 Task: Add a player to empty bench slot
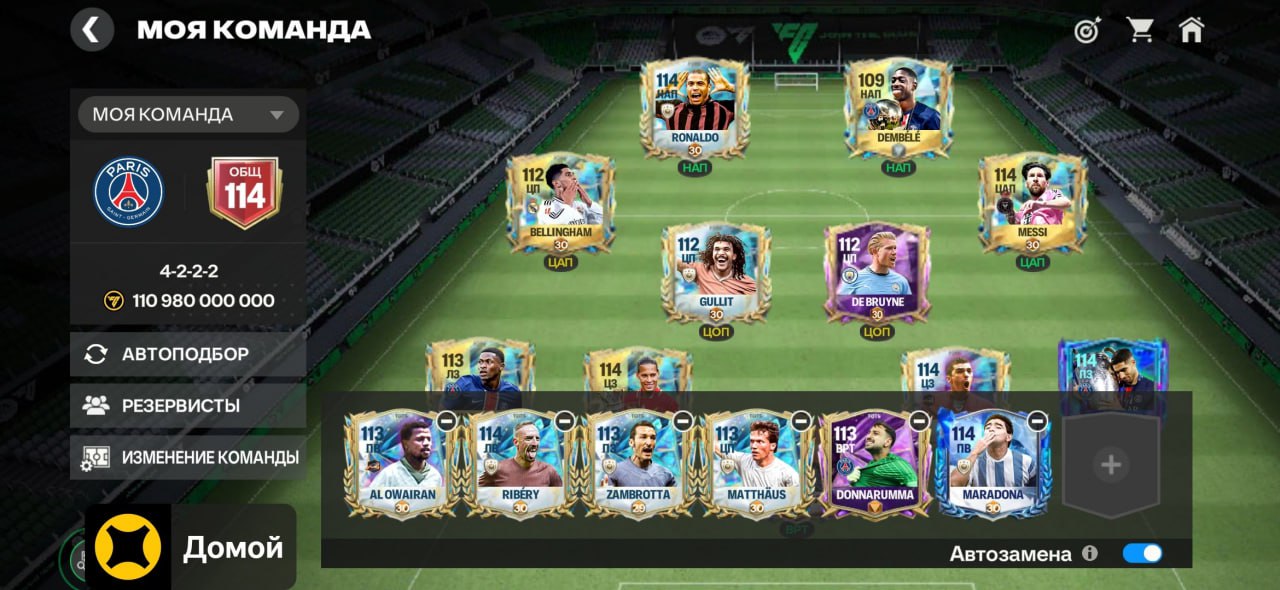[1110, 465]
